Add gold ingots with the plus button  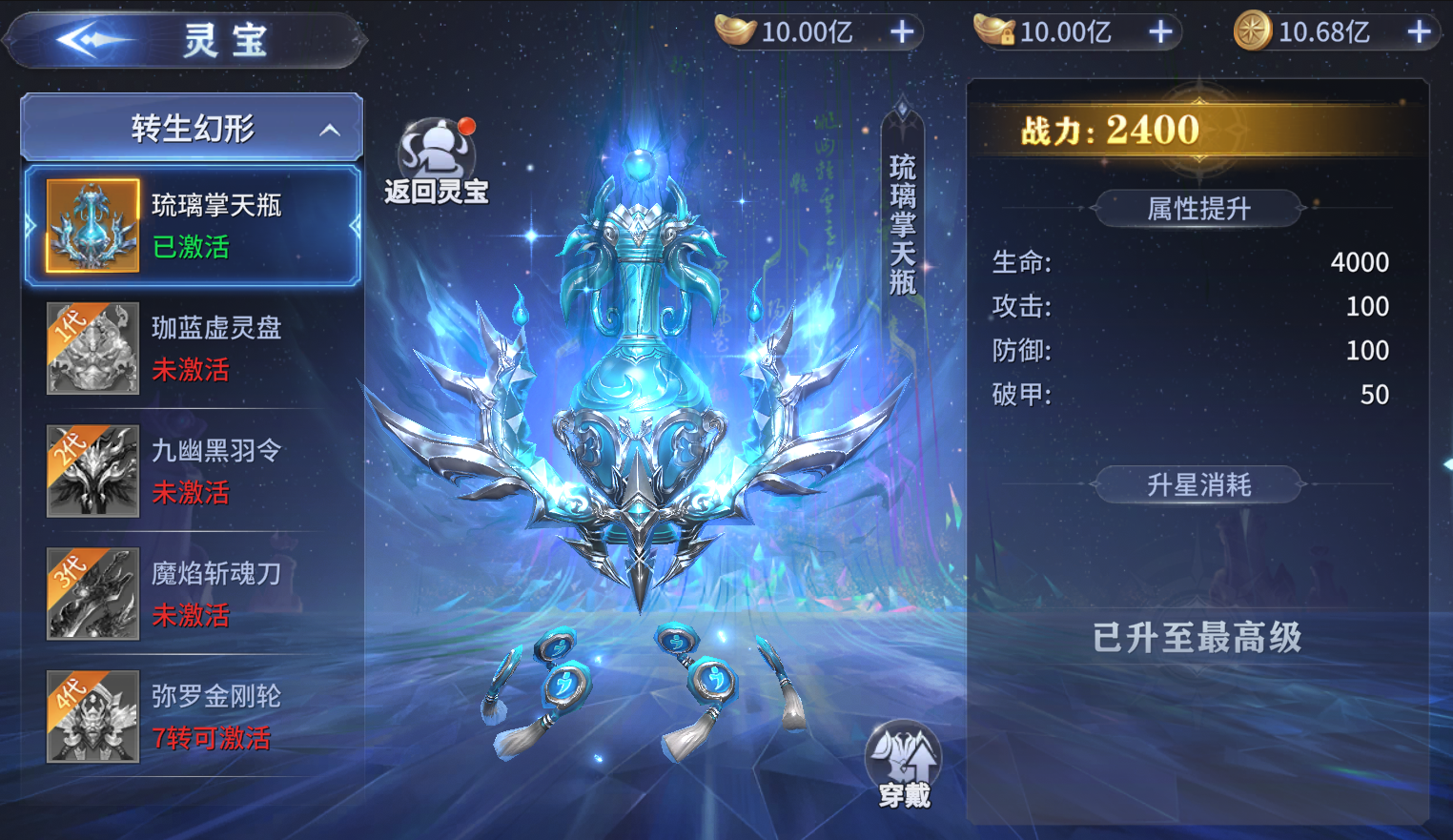902,32
